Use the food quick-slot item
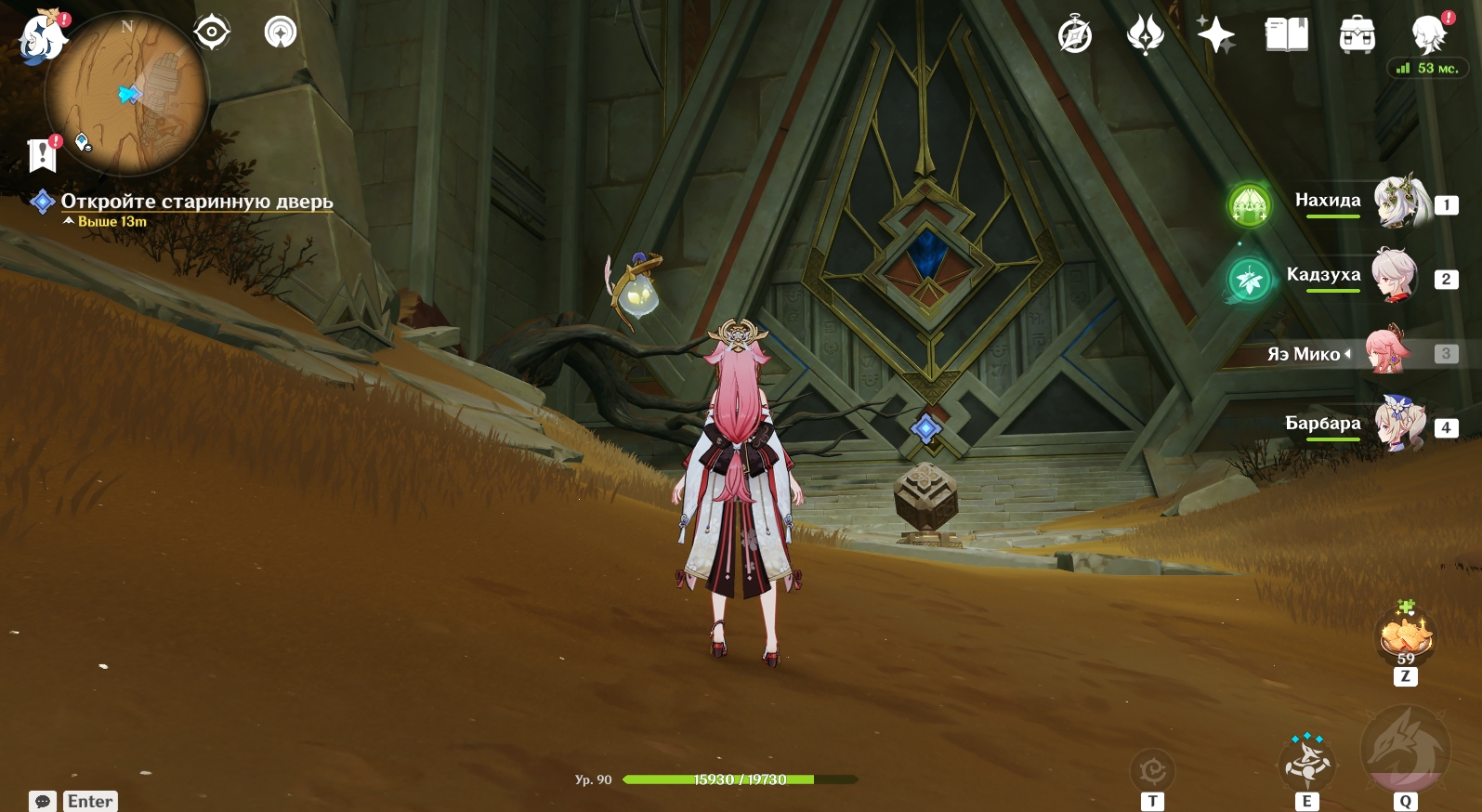The image size is (1482, 812). coord(1406,635)
